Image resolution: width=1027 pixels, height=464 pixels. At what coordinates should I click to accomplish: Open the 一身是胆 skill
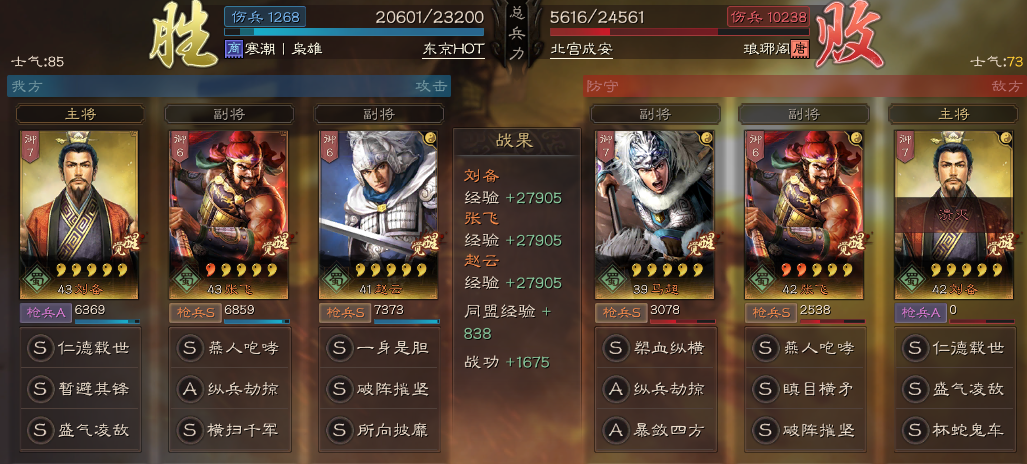pyautogui.click(x=379, y=348)
